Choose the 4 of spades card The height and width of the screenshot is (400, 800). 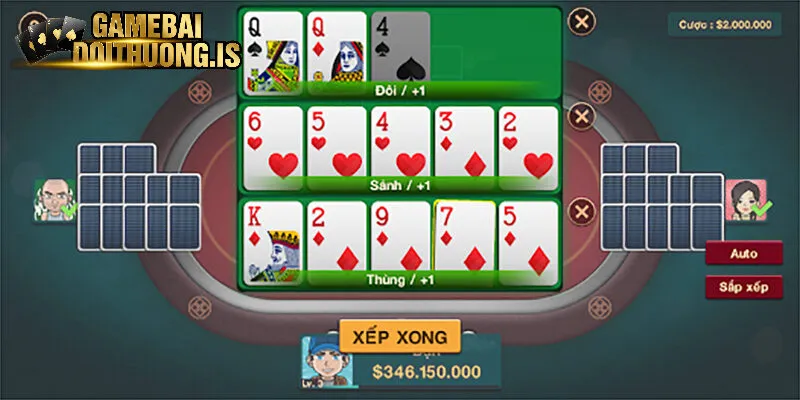coord(401,48)
